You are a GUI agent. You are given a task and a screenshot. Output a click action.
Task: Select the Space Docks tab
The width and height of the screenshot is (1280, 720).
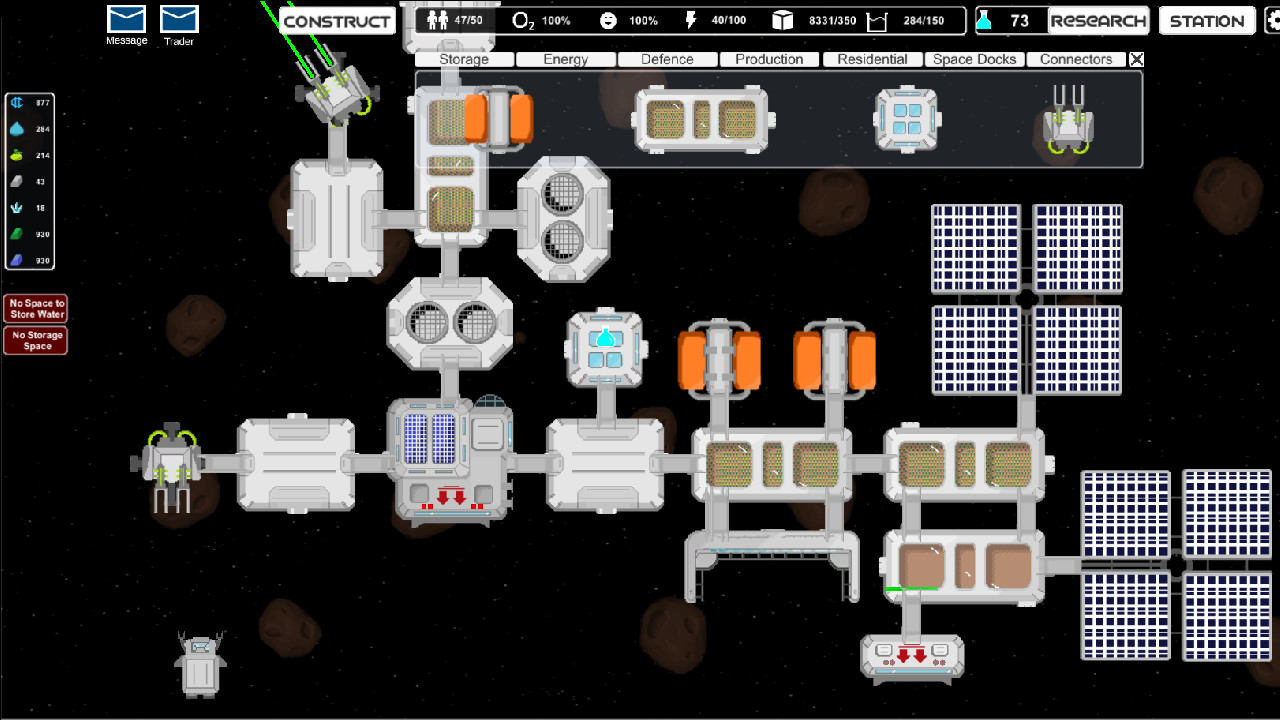(974, 59)
